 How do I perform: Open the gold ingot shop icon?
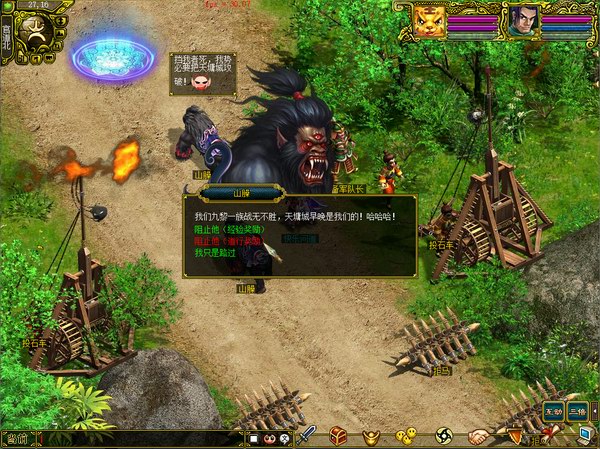[371, 436]
